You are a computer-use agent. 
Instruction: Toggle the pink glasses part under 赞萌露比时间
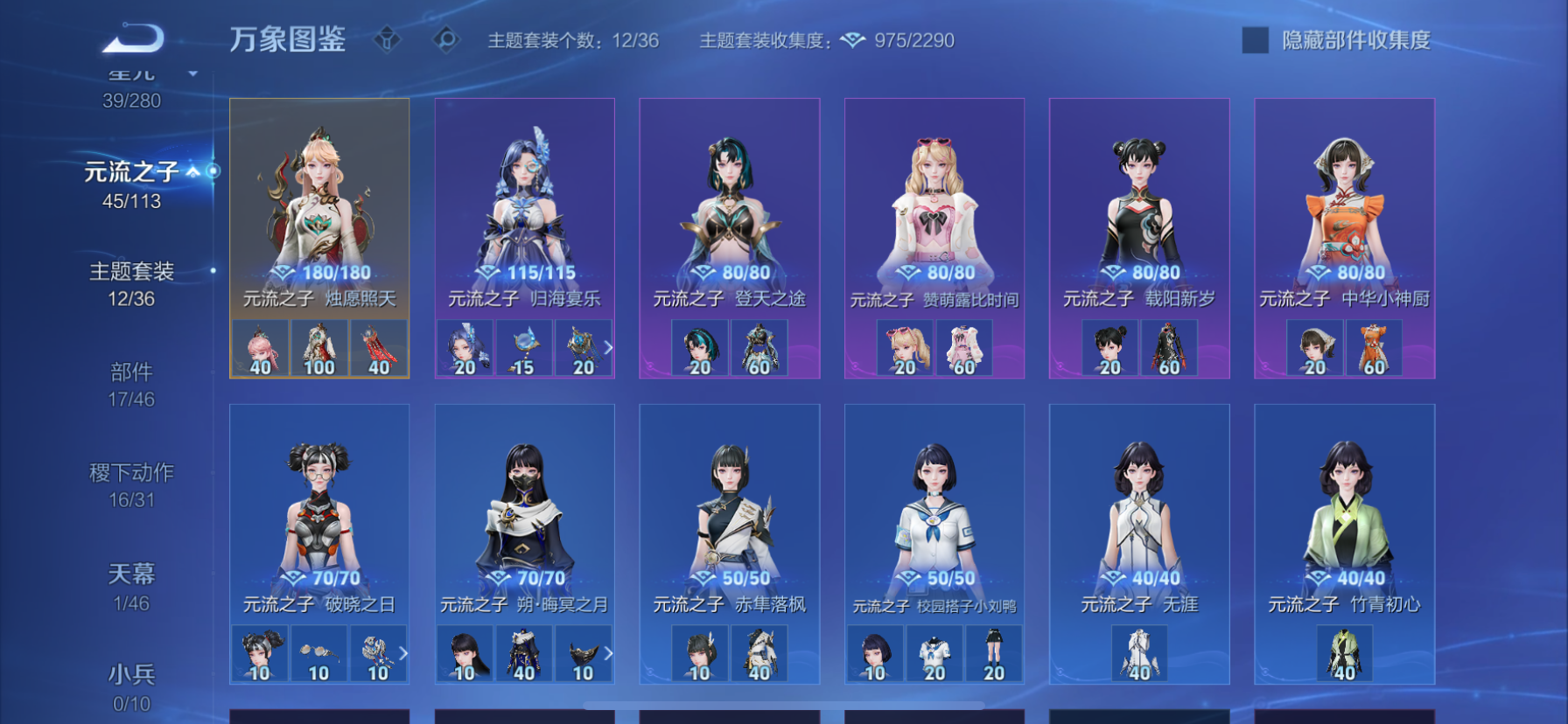pyautogui.click(x=903, y=346)
